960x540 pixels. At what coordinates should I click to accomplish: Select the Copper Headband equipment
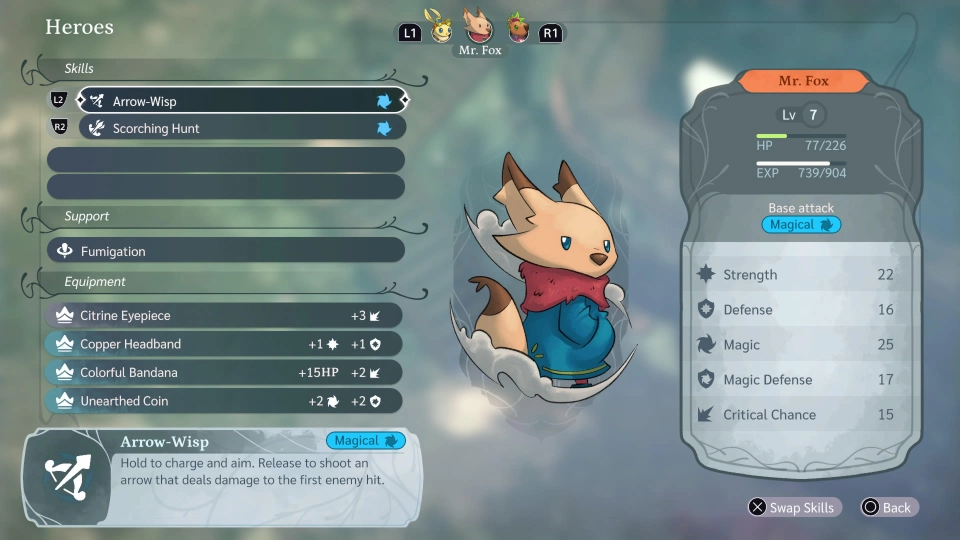pyautogui.click(x=224, y=344)
